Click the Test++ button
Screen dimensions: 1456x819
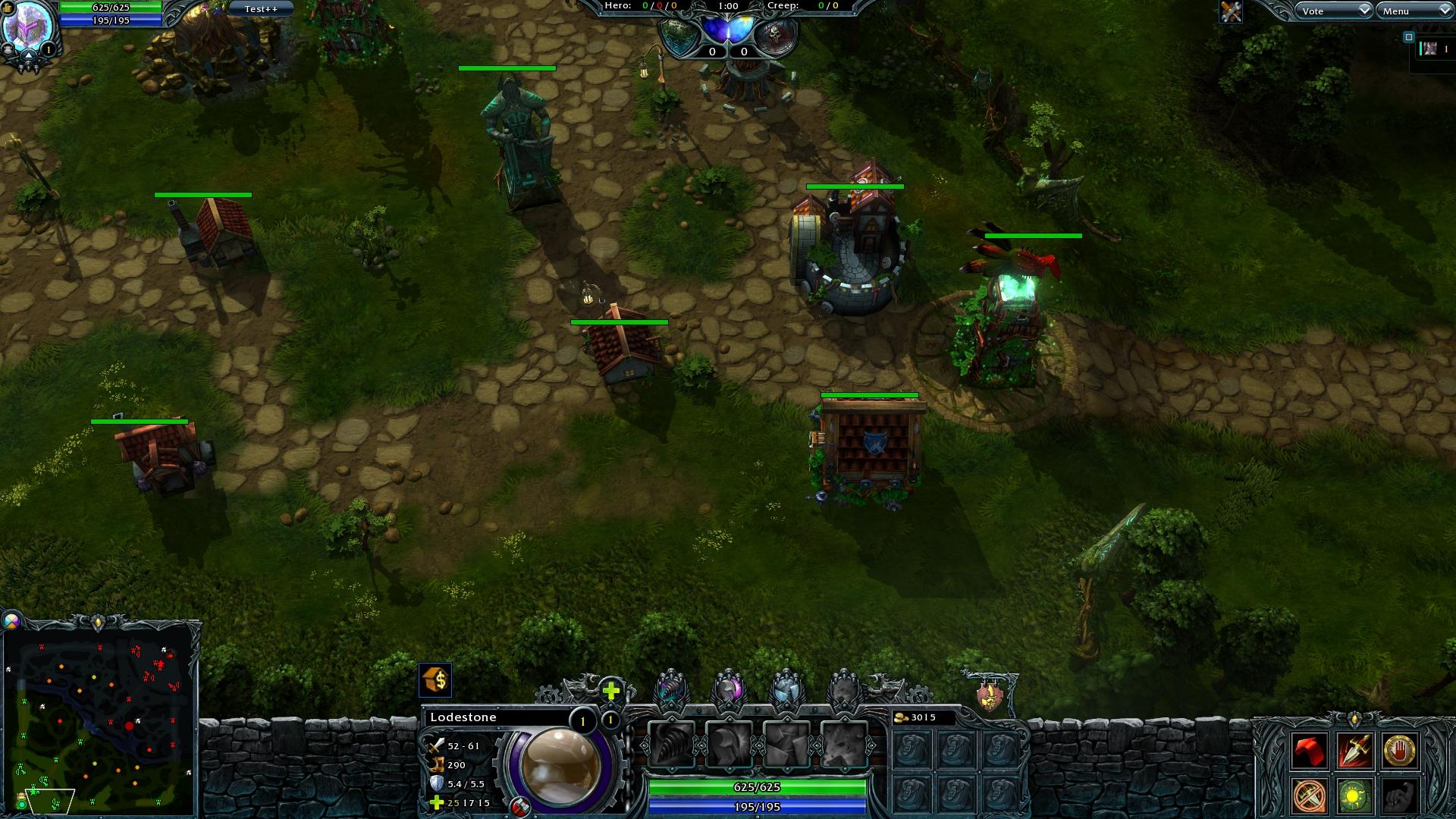tap(261, 9)
